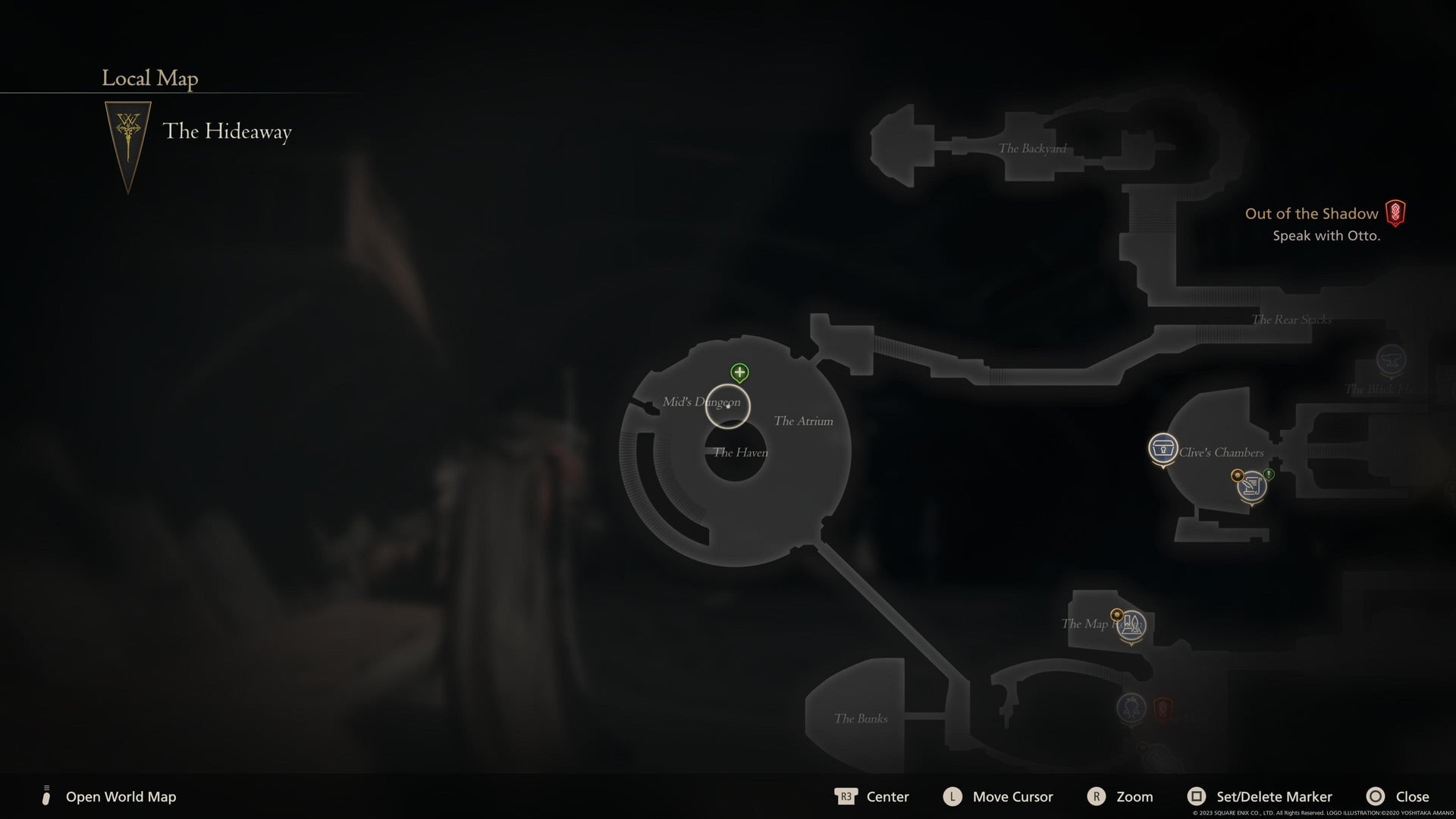Click the R3 stick icon next to Center
Viewport: 1456px width, 819px height.
click(847, 797)
